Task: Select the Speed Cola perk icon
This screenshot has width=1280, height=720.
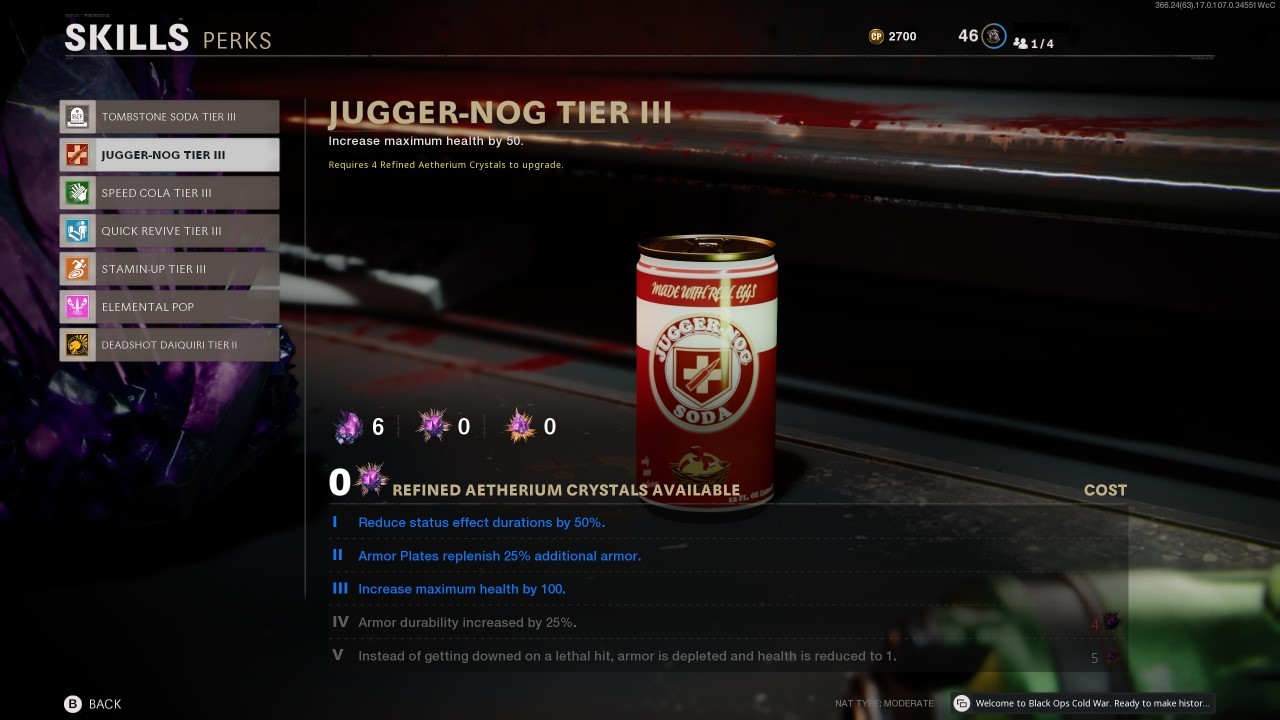Action: point(77,192)
